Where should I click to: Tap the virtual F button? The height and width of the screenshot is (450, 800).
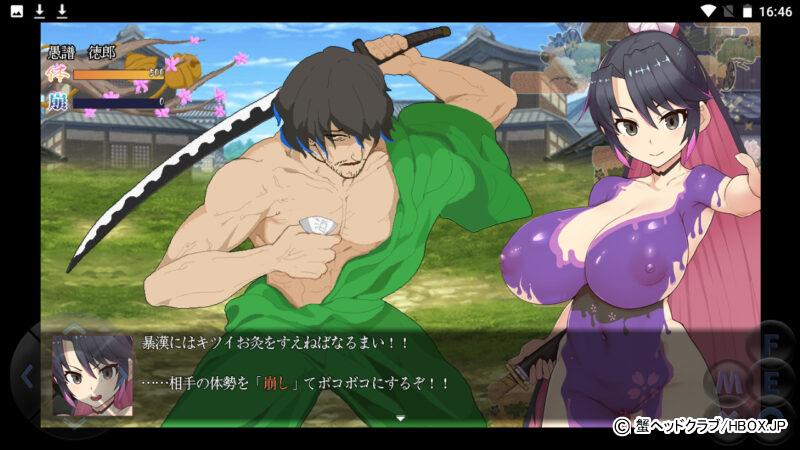coord(772,345)
